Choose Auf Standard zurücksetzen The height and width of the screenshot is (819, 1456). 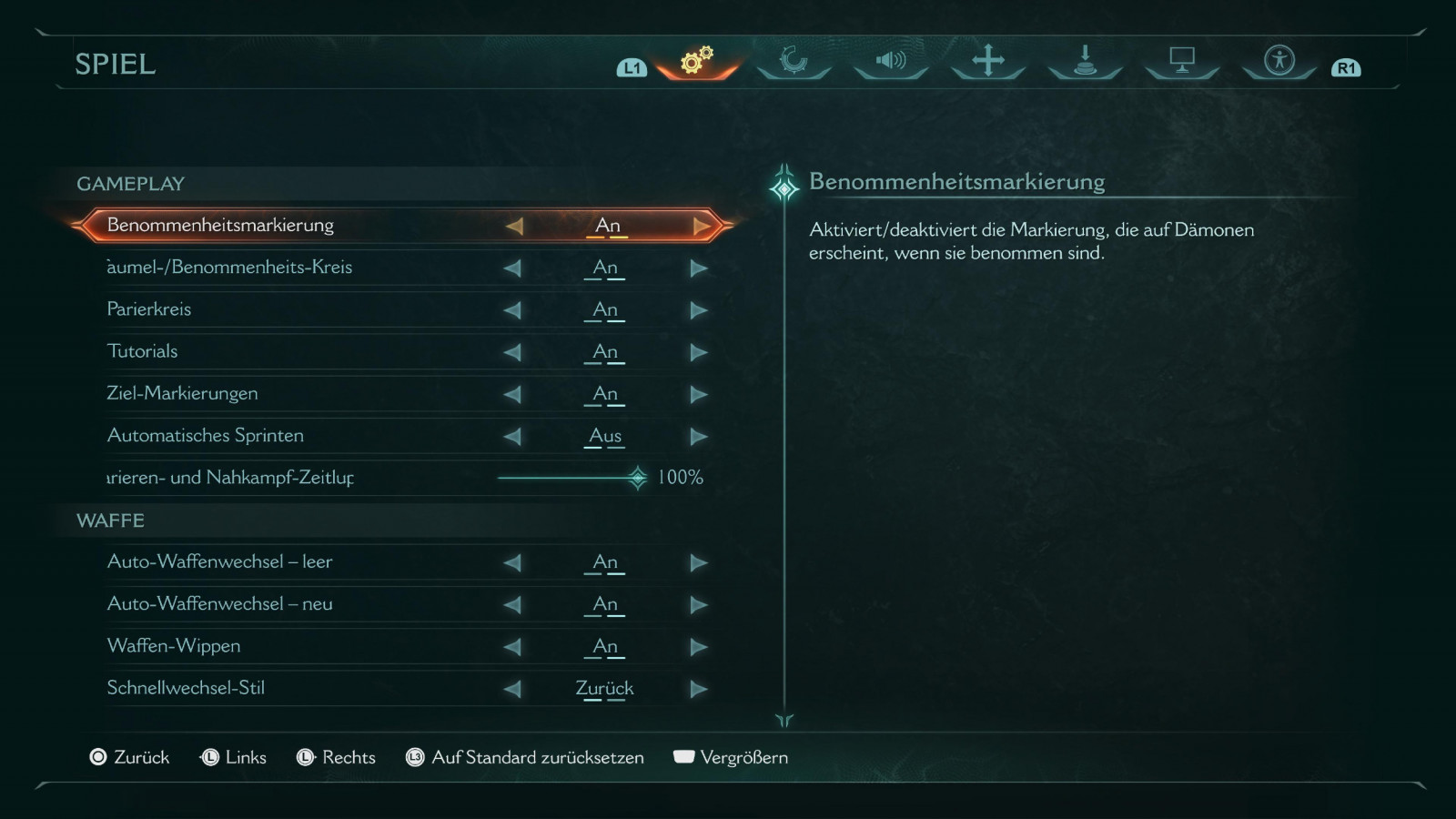[x=526, y=757]
